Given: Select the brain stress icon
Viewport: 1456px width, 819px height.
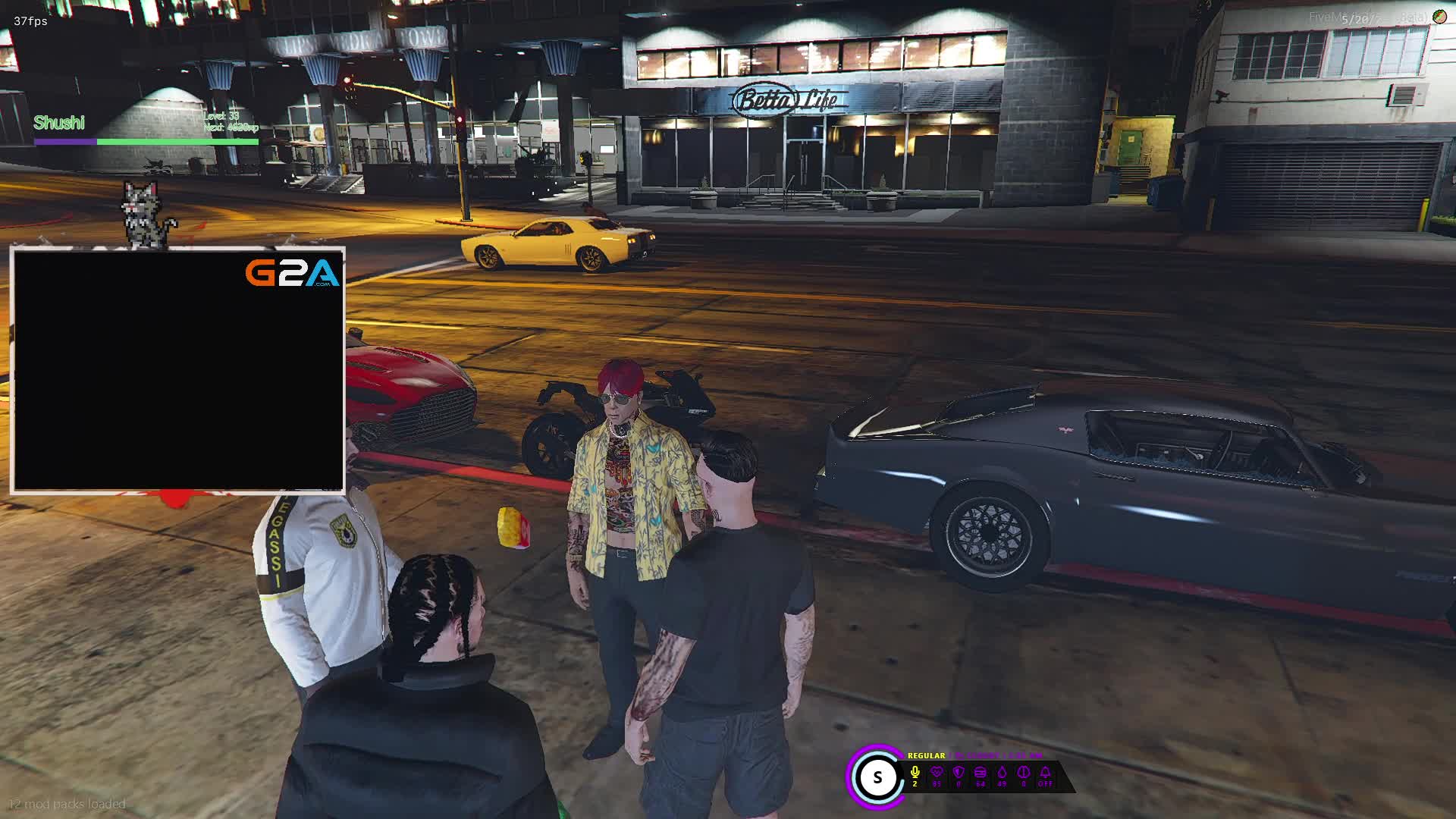Looking at the screenshot, I should point(1024,773).
